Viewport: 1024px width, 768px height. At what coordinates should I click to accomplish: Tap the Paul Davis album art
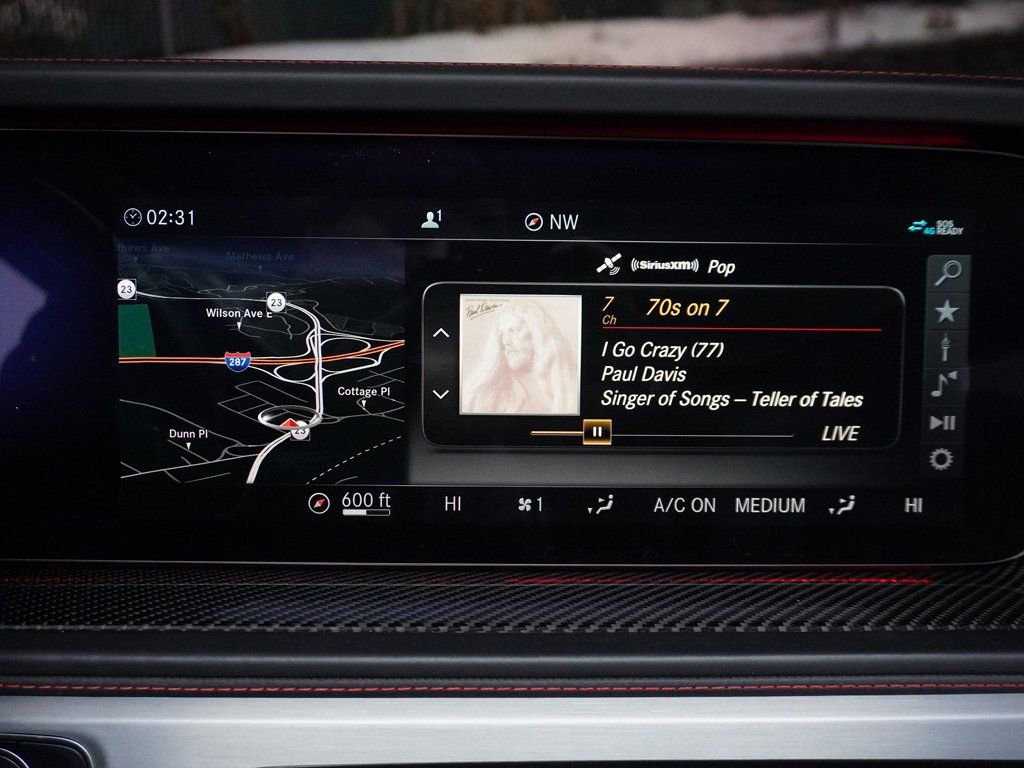coord(520,354)
